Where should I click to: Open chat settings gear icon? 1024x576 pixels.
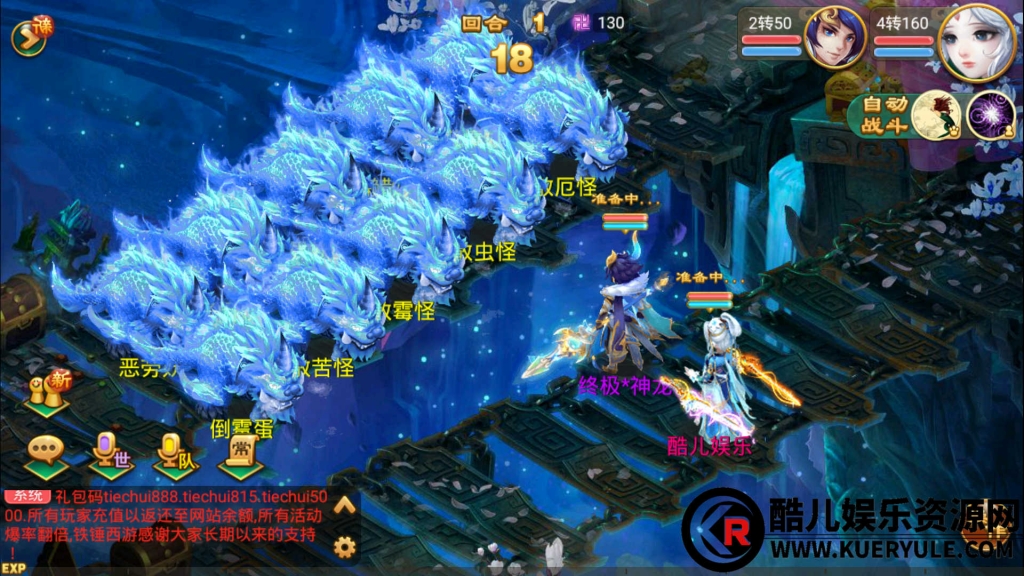point(345,546)
